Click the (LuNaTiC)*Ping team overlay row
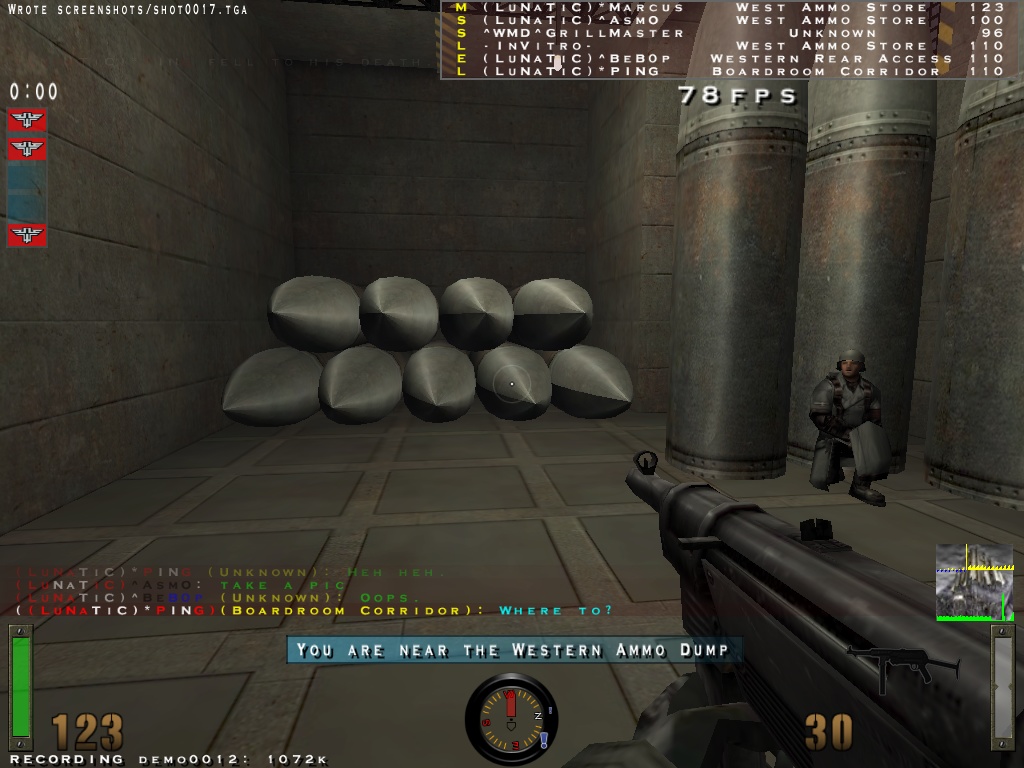 point(728,72)
